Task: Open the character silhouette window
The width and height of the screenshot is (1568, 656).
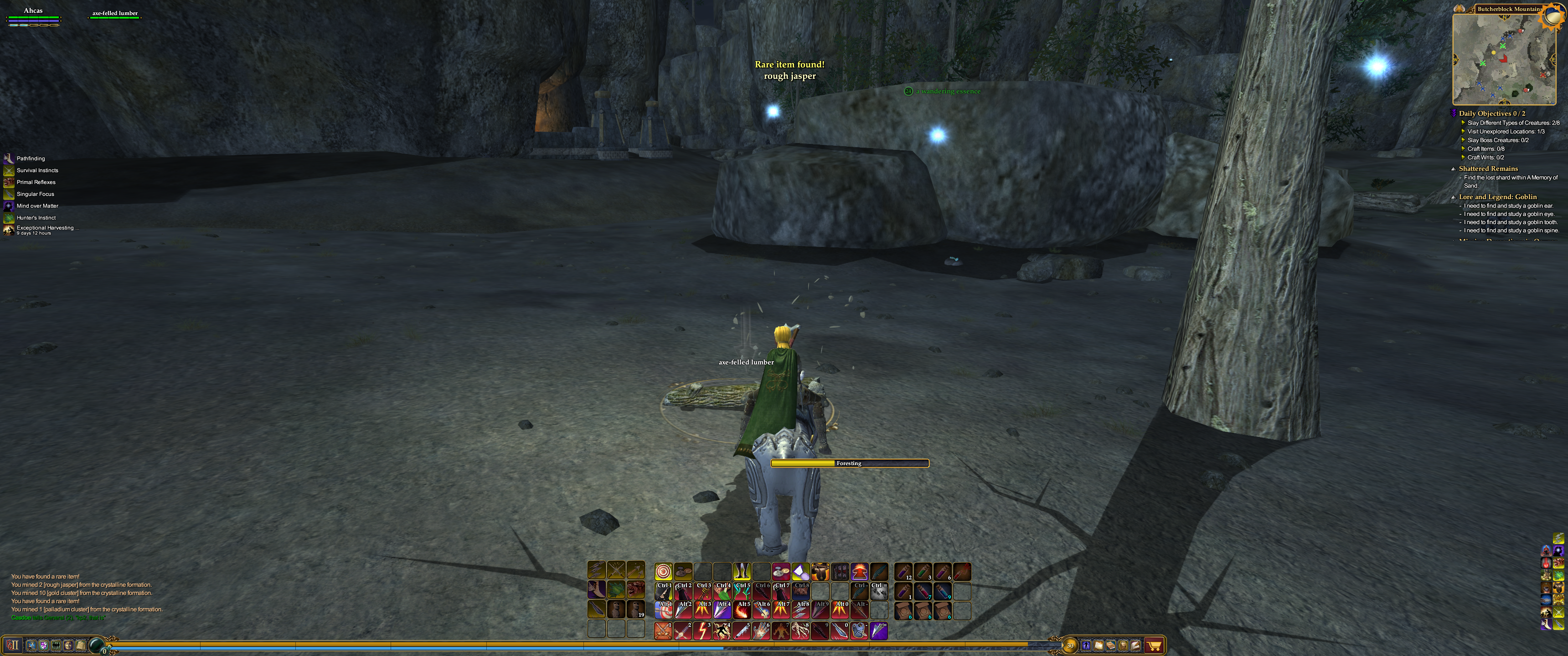Action: pyautogui.click(x=1086, y=645)
